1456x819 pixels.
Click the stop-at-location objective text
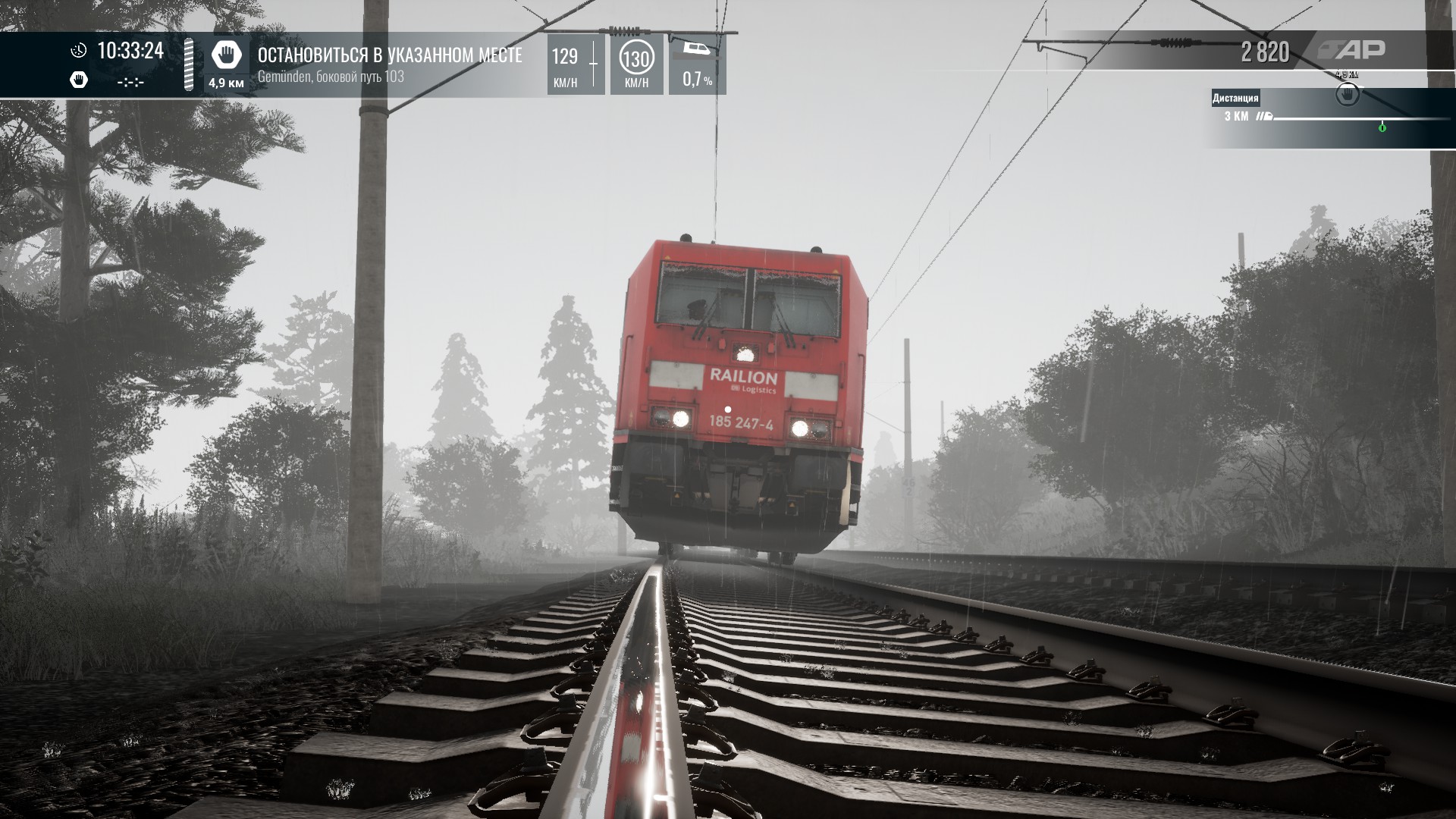[x=389, y=55]
